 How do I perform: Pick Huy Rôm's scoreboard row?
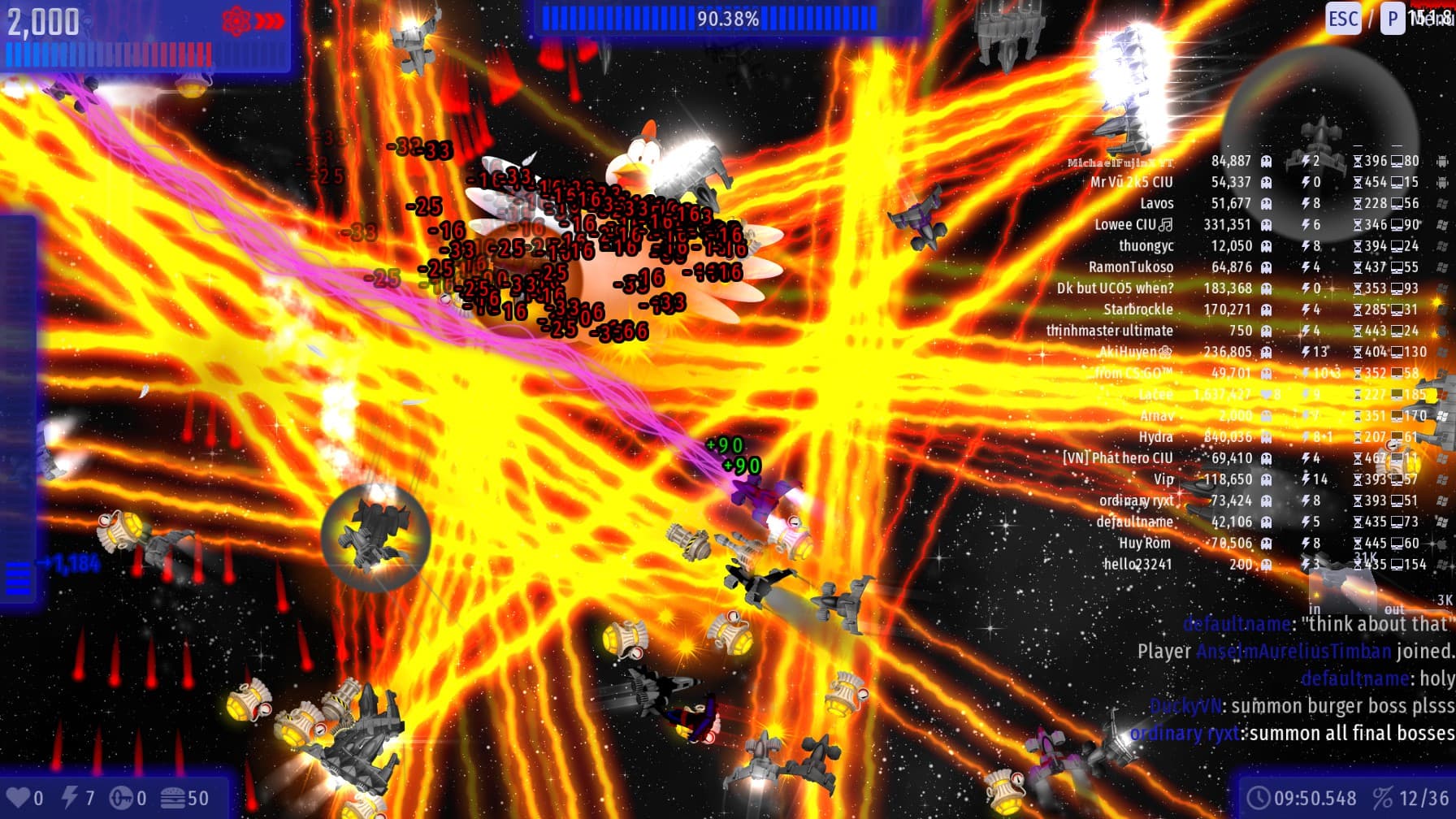[1144, 543]
